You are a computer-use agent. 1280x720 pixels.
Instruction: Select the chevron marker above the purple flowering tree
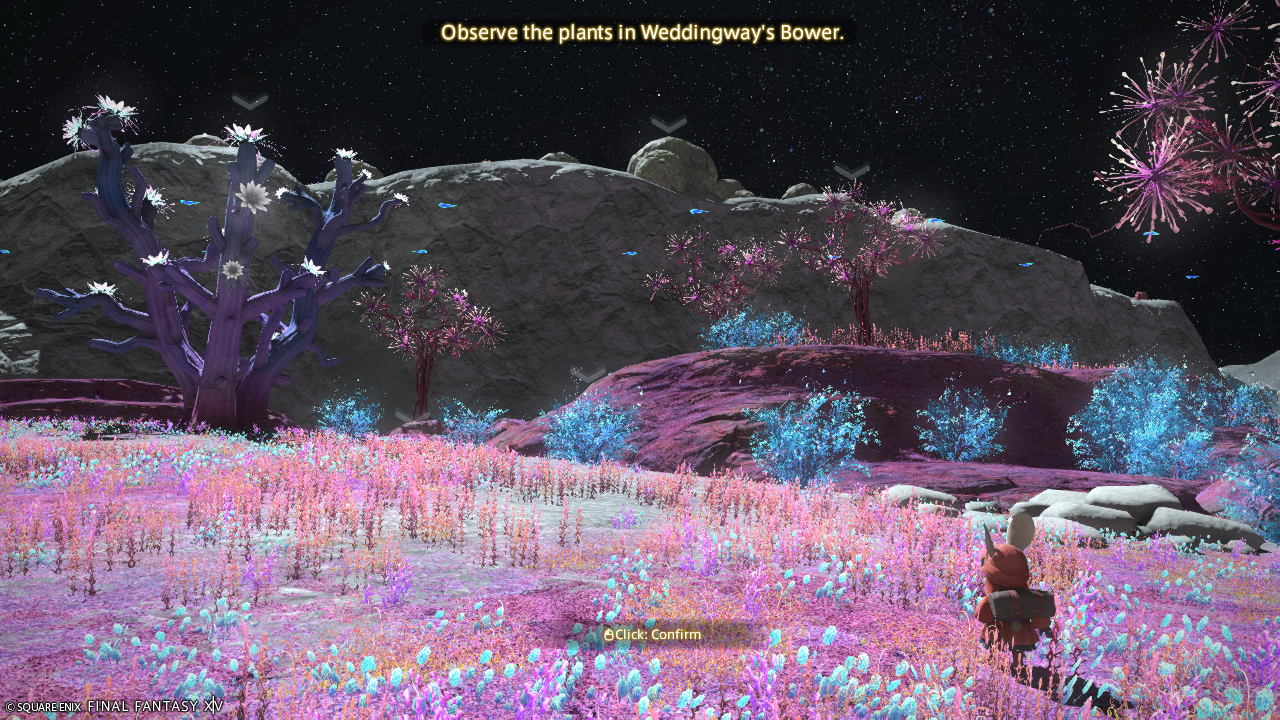pyautogui.click(x=250, y=102)
